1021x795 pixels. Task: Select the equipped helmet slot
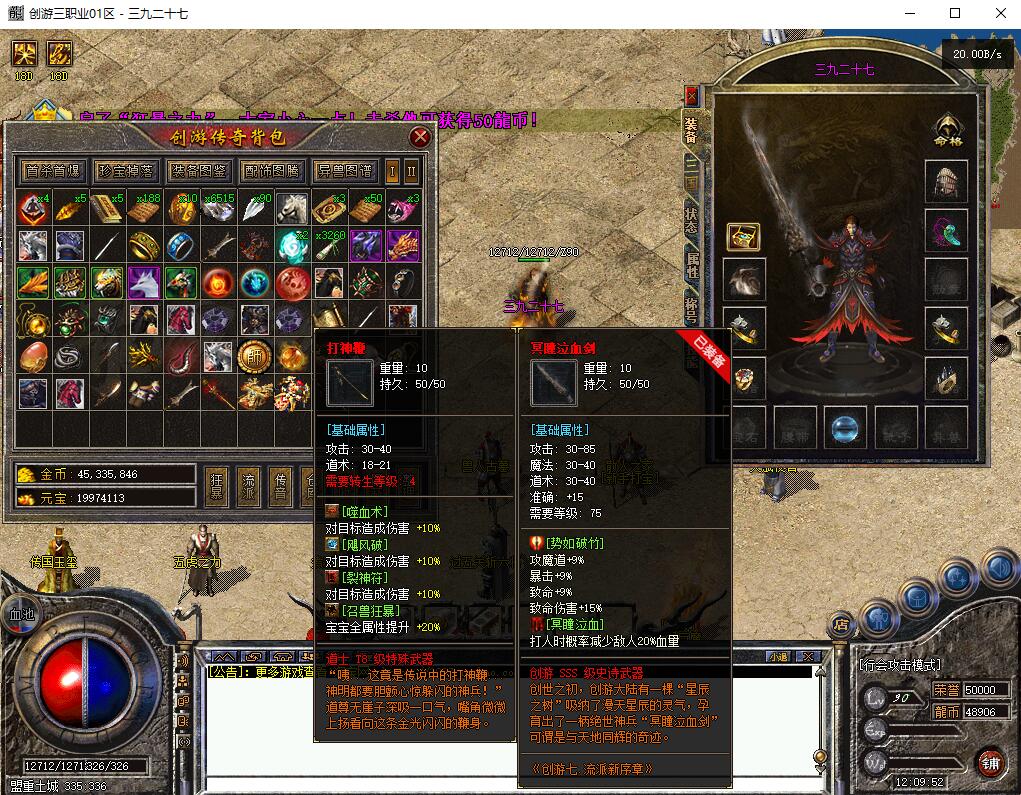(x=945, y=181)
